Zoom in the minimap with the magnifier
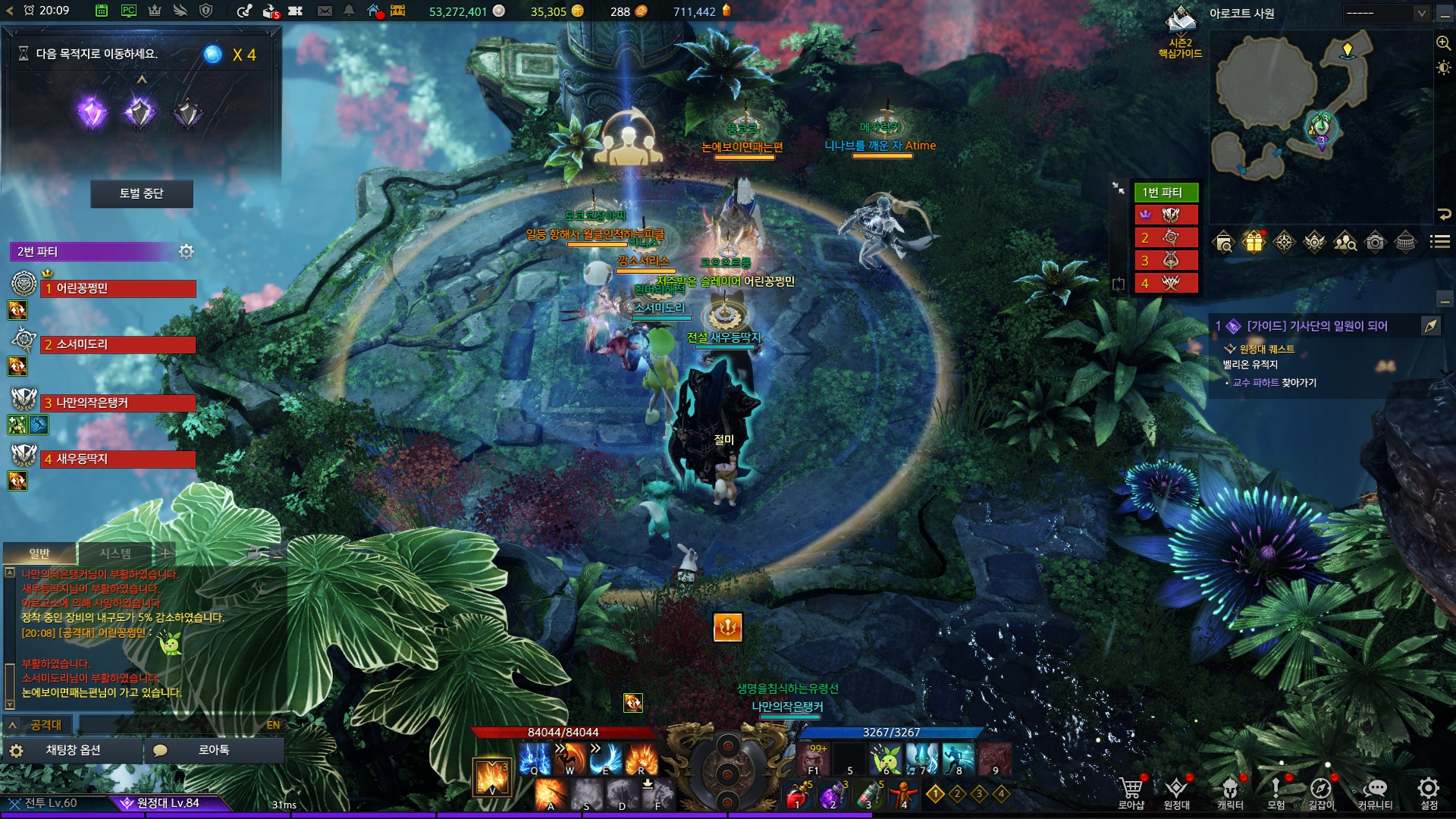The image size is (1456, 819). point(1443,42)
